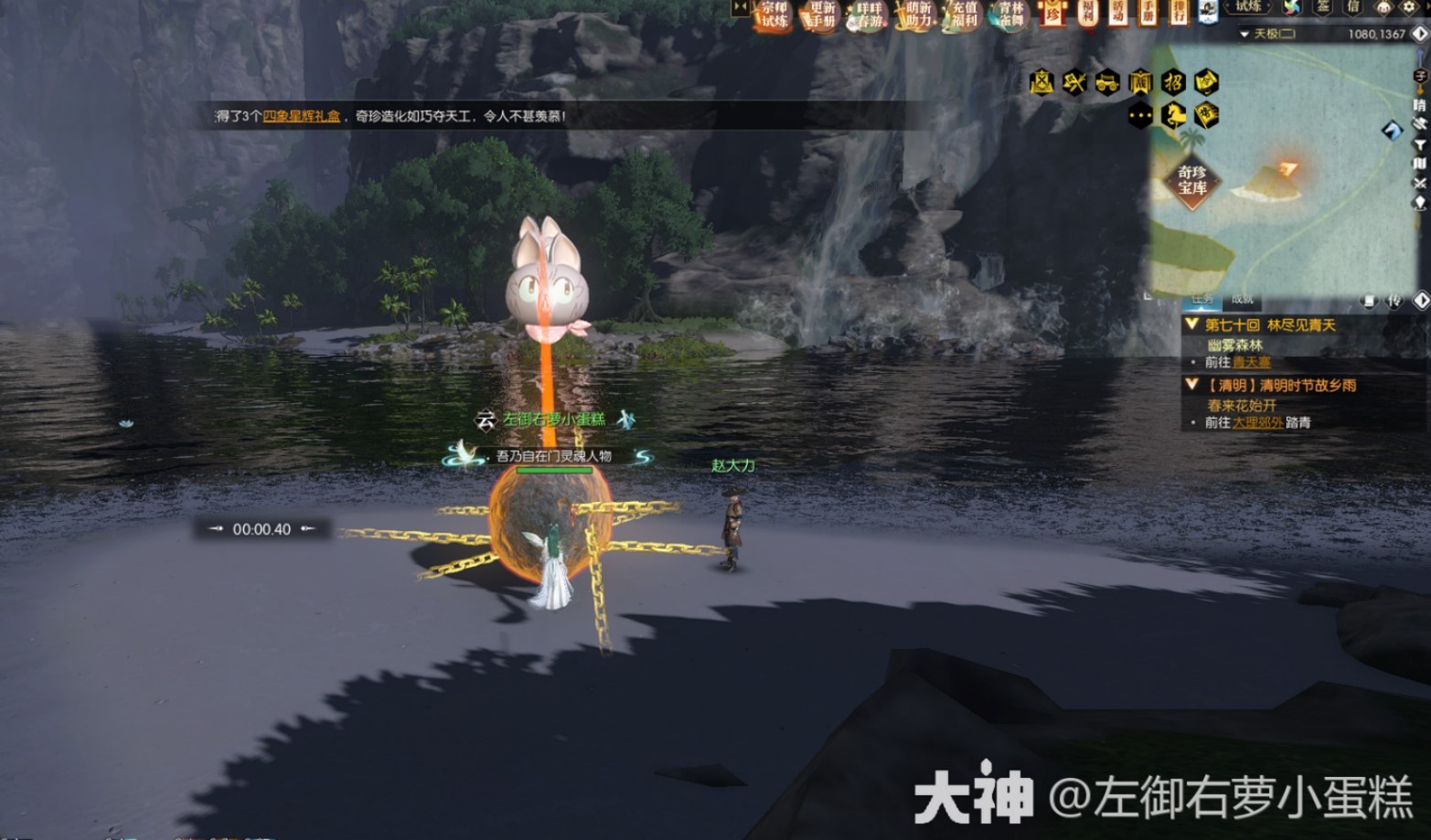Toggle the quest tracker diamond arrow

coord(1421,302)
